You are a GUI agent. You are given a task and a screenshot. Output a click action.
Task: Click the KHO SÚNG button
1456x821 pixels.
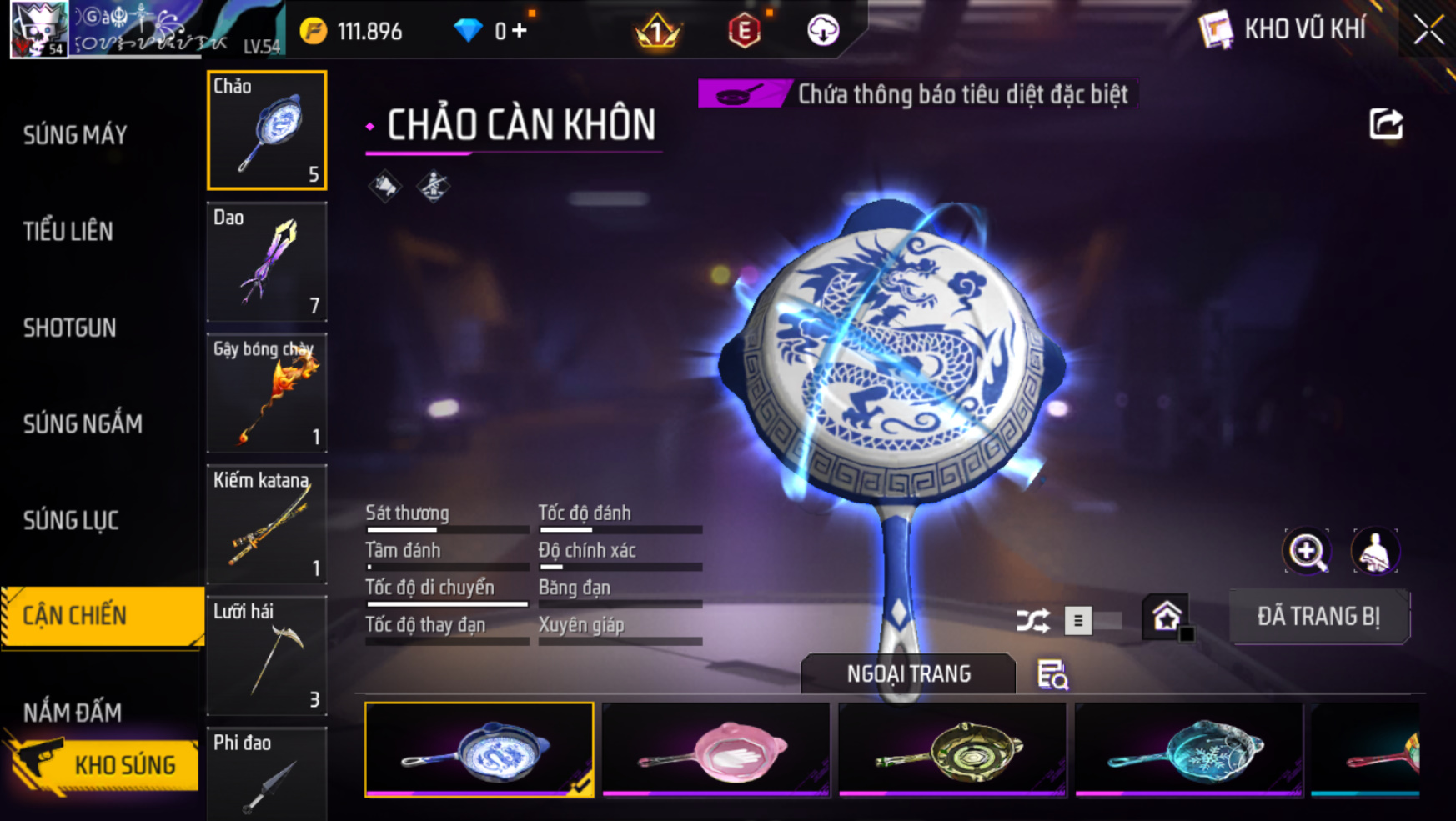pos(104,764)
